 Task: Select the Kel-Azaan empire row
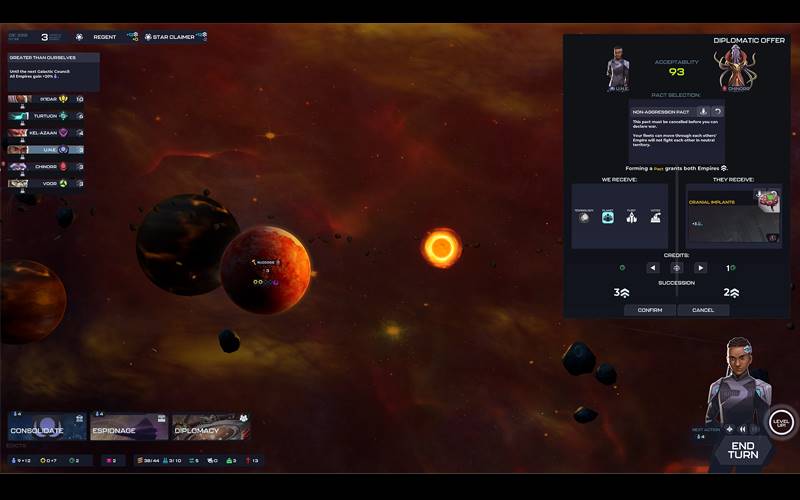coord(46,132)
